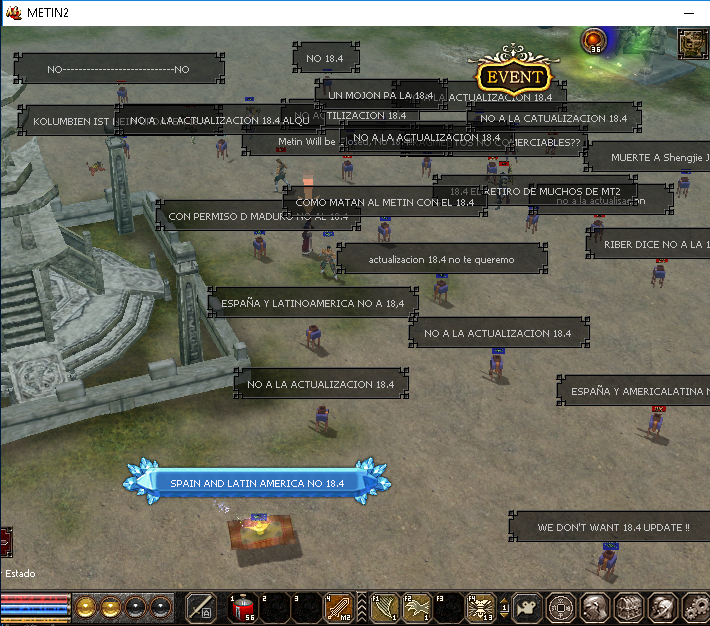Close the METIN2 window

[x=690, y=12]
